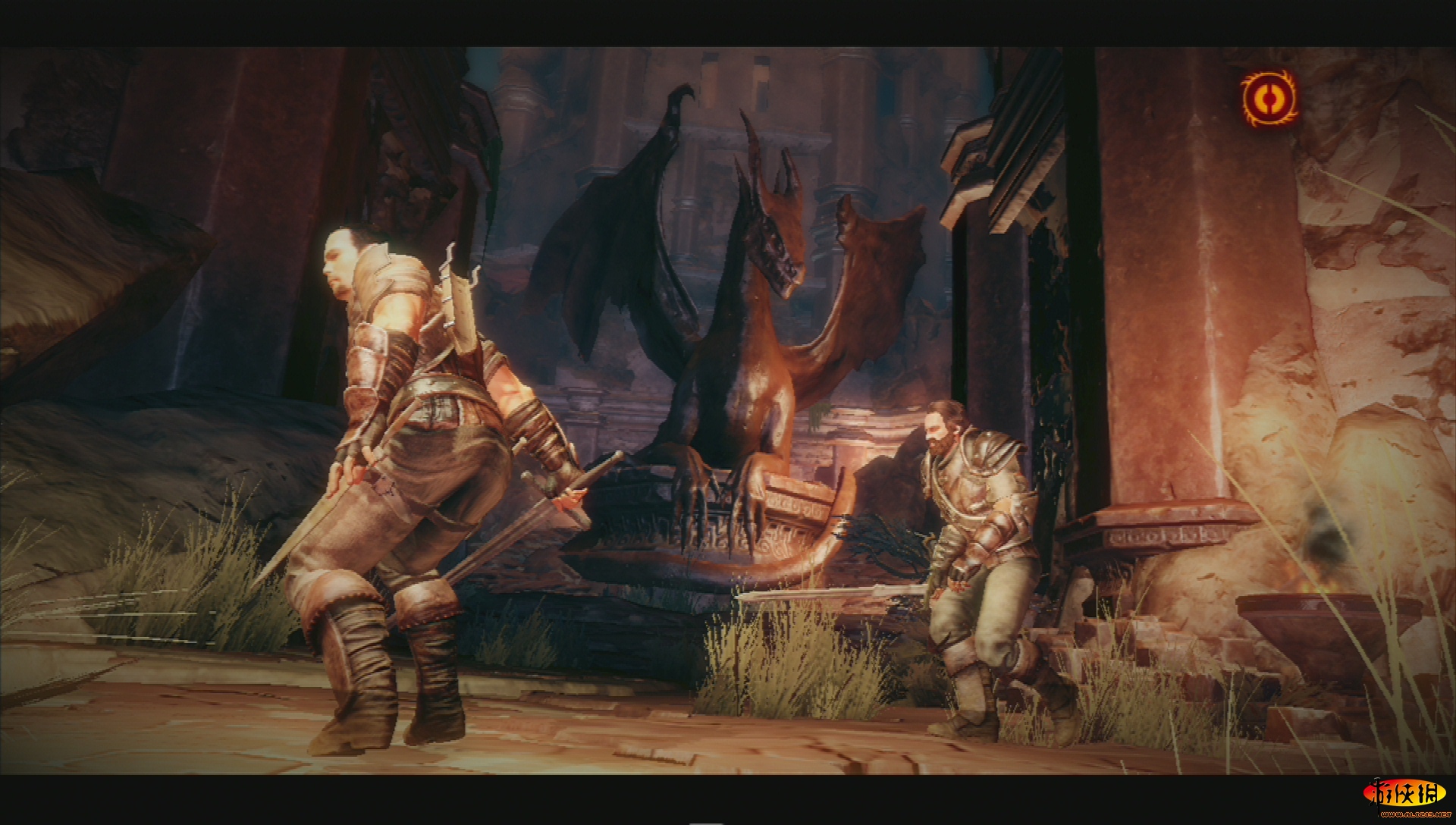Click the flaming orange circular emblem icon
The image size is (1456, 825).
1269,99
